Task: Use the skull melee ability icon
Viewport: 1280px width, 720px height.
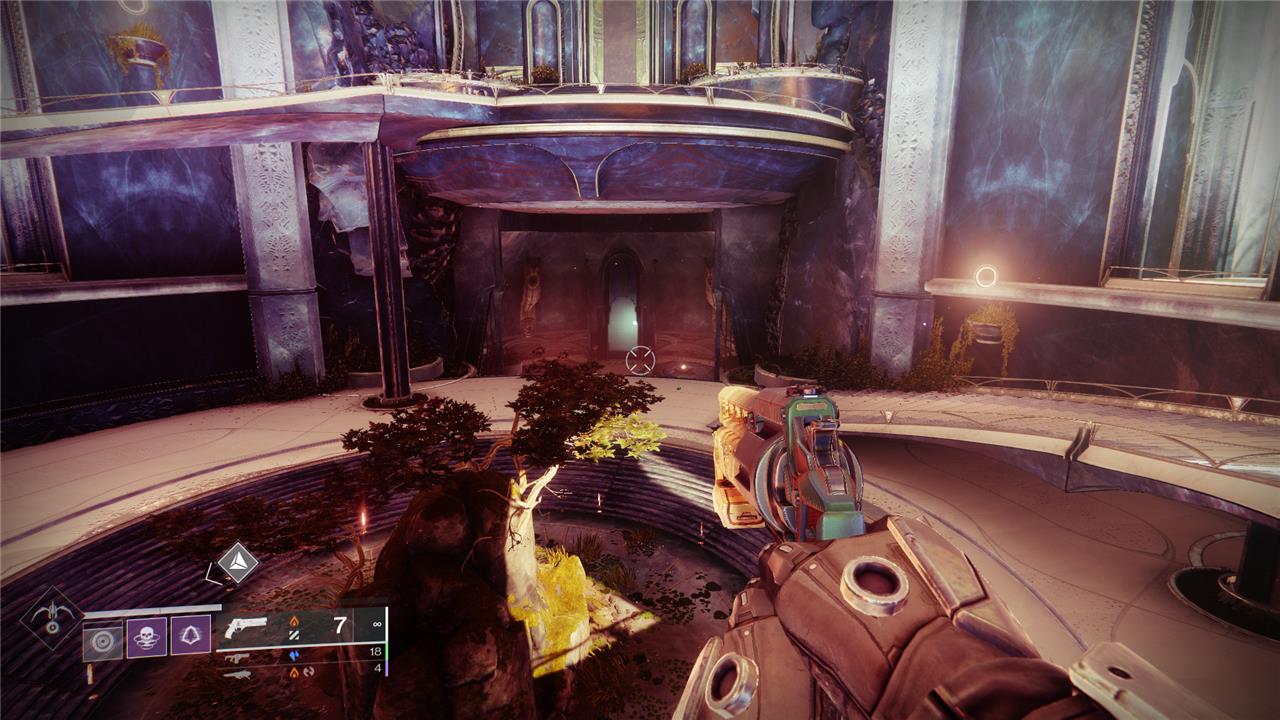Action: point(146,637)
